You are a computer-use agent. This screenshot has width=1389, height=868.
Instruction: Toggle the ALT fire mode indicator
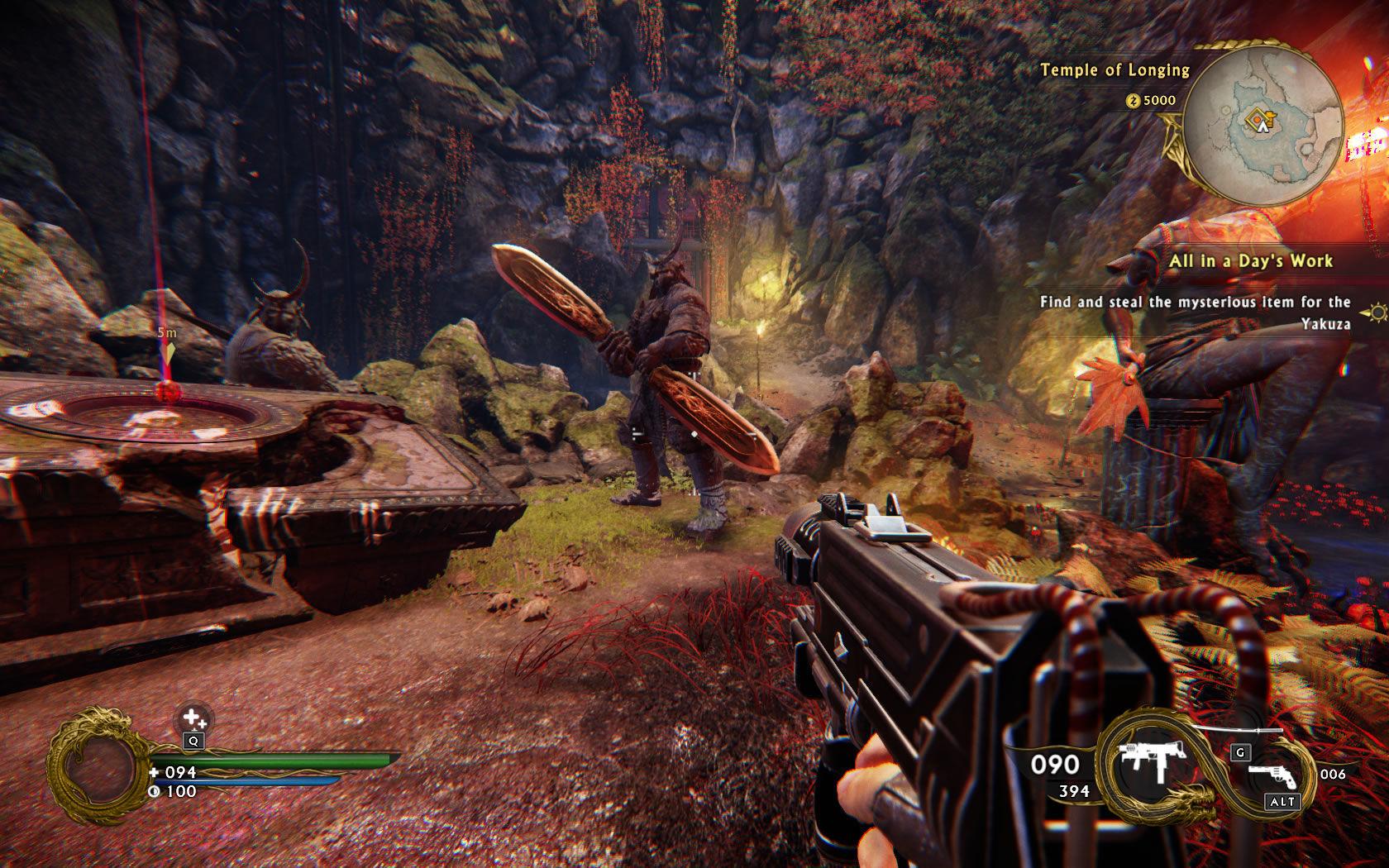coord(1282,801)
